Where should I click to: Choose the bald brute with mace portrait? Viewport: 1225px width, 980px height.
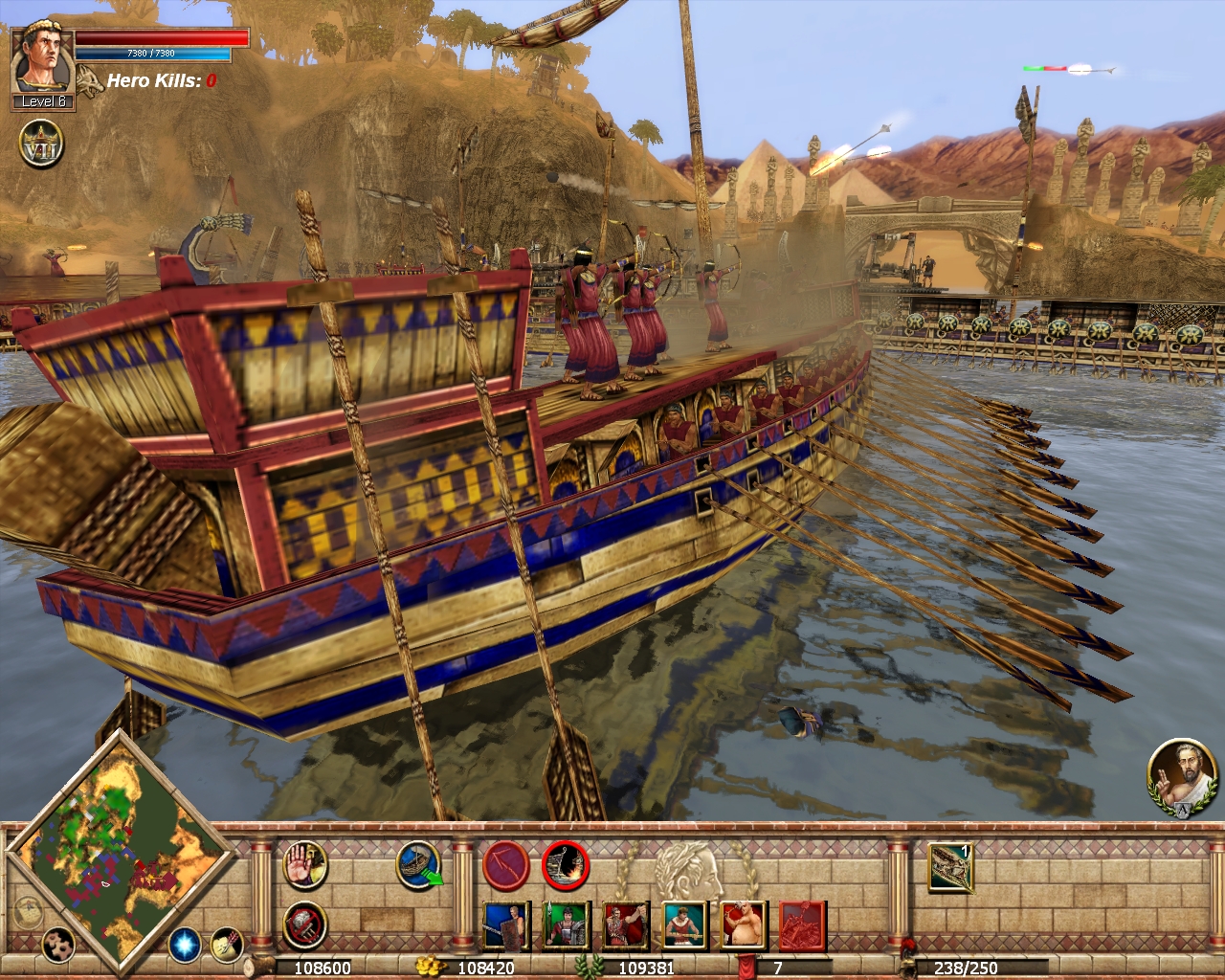tap(744, 925)
